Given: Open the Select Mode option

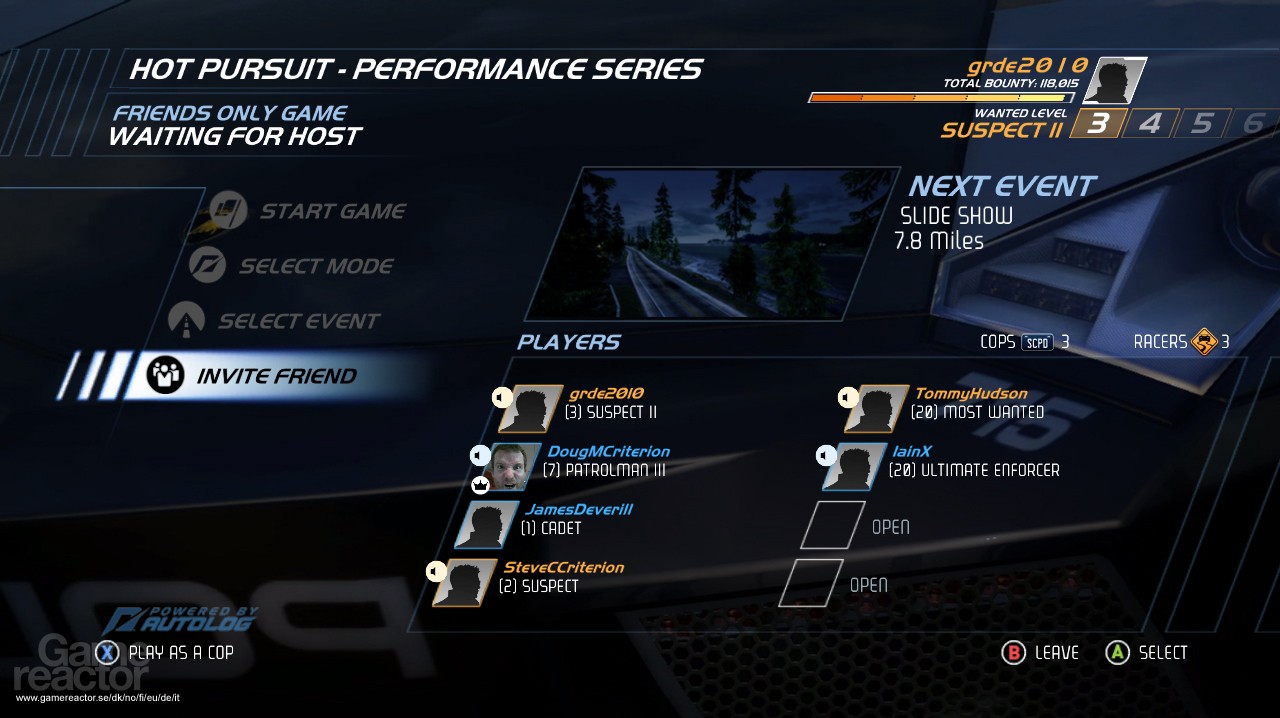Looking at the screenshot, I should click(315, 266).
